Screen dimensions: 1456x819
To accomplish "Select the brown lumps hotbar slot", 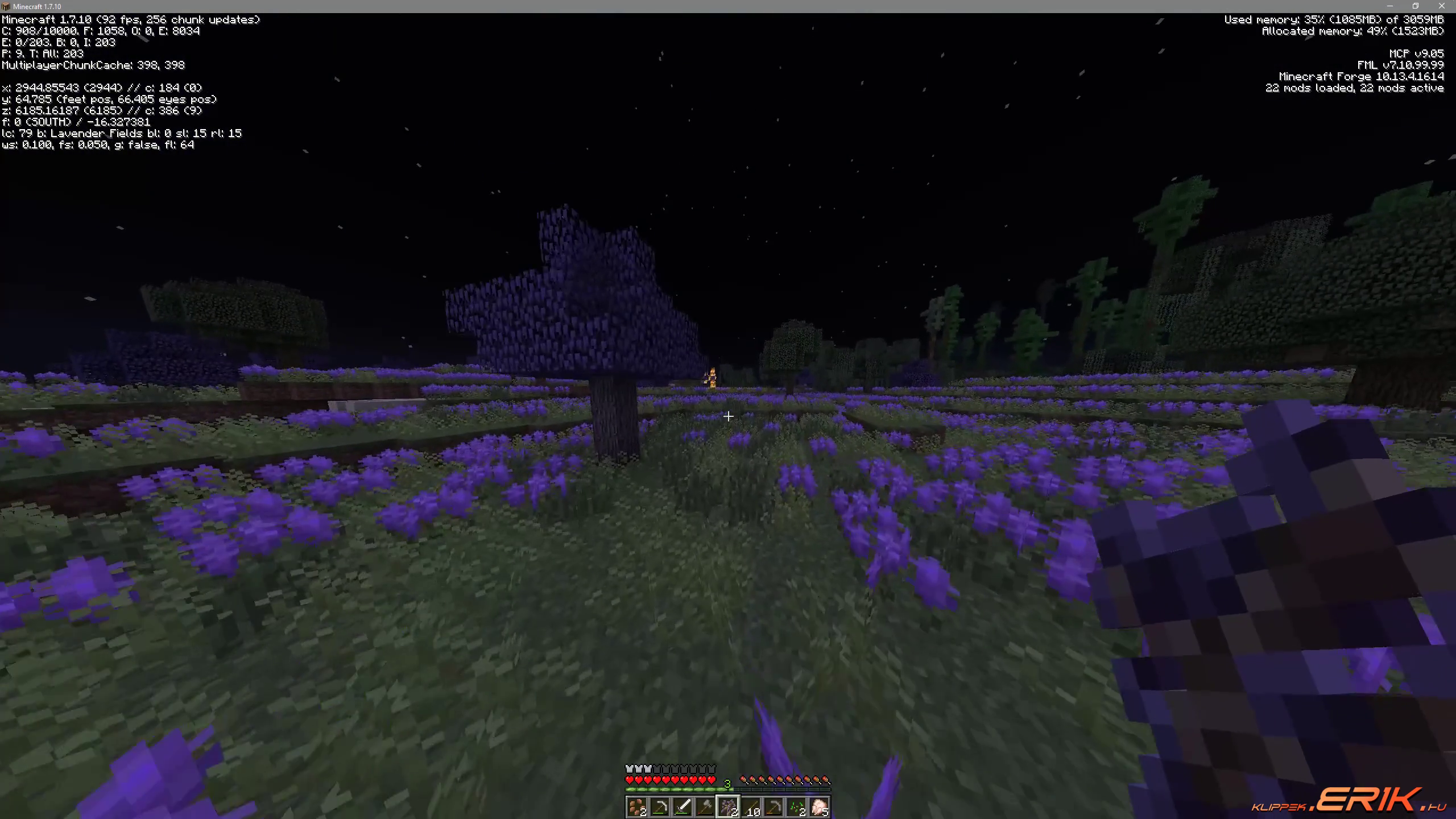I will pos(637,806).
